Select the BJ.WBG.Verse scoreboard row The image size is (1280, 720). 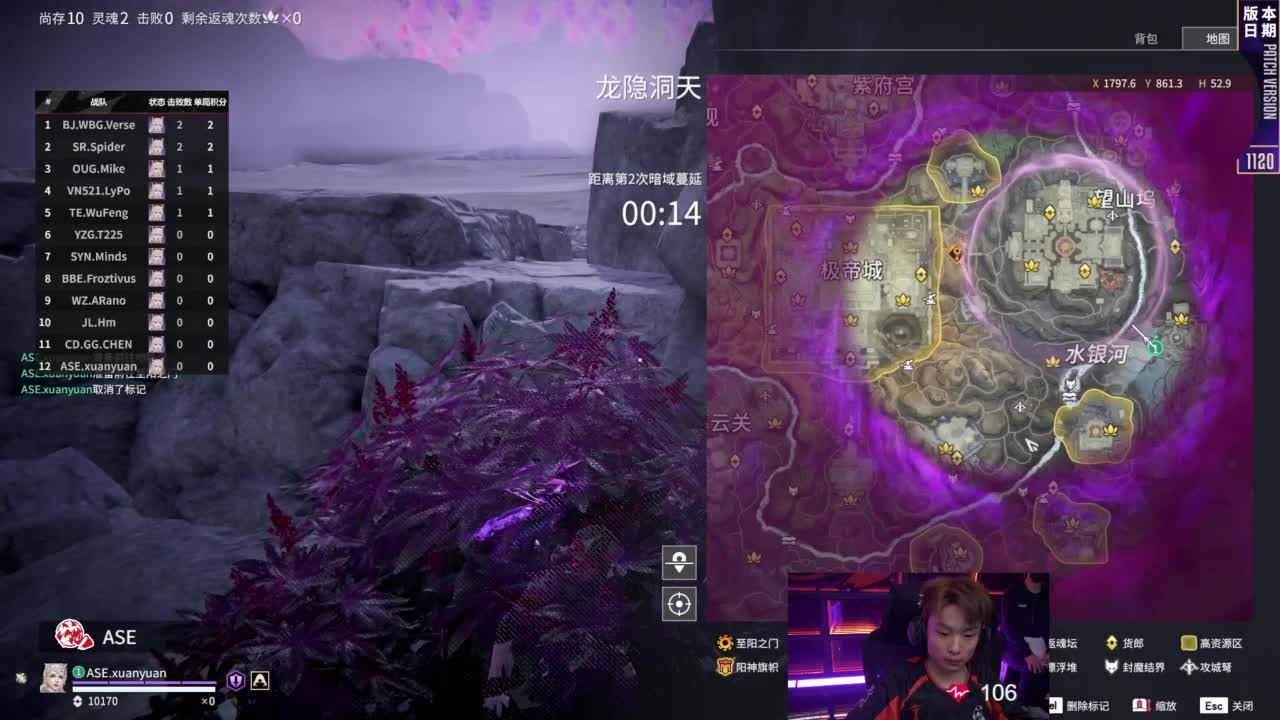100,125
